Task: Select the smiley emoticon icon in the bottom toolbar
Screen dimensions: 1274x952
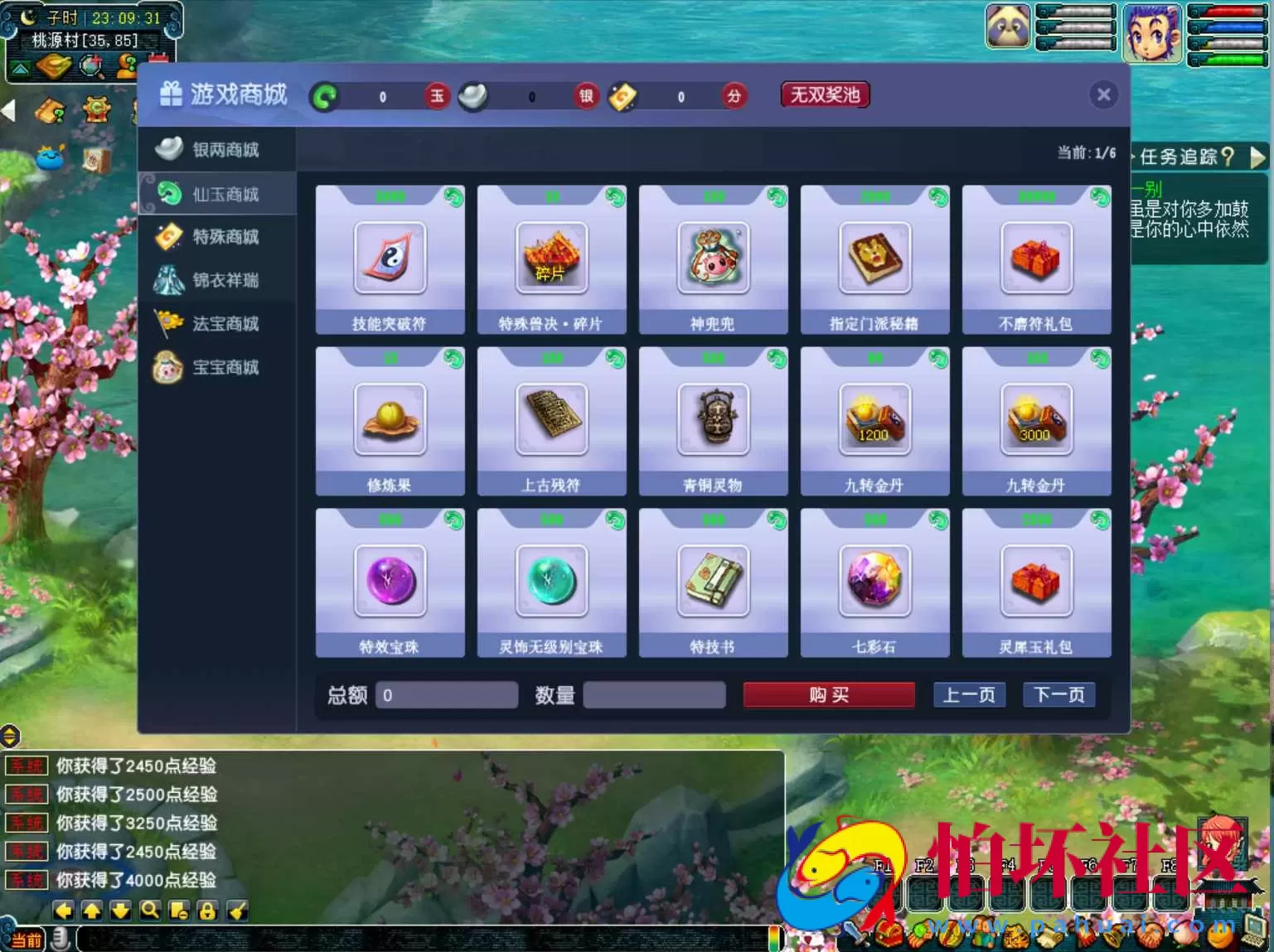Action: [1220, 936]
